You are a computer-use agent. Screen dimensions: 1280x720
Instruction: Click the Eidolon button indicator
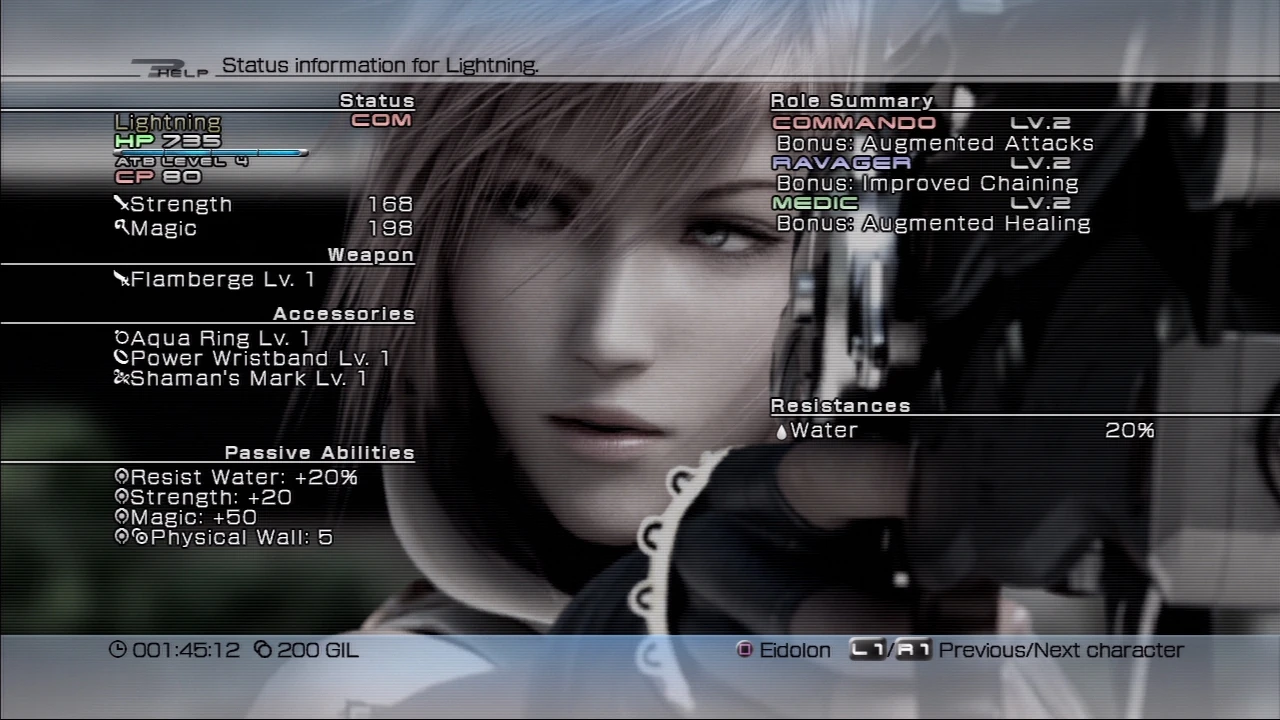point(744,650)
